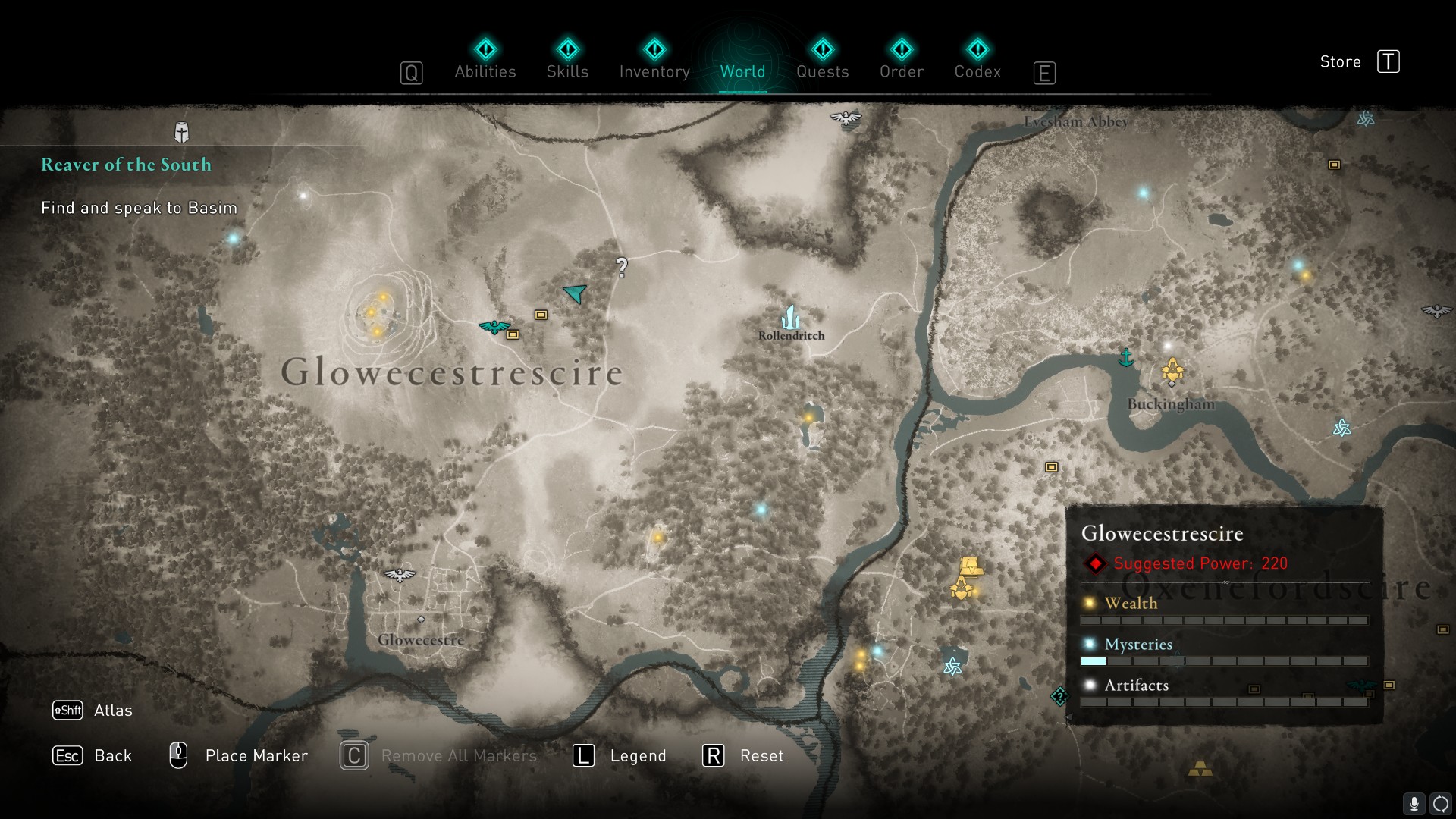Screen dimensions: 1456x819
Task: Click the microphone overlay icon
Action: coord(1414,804)
